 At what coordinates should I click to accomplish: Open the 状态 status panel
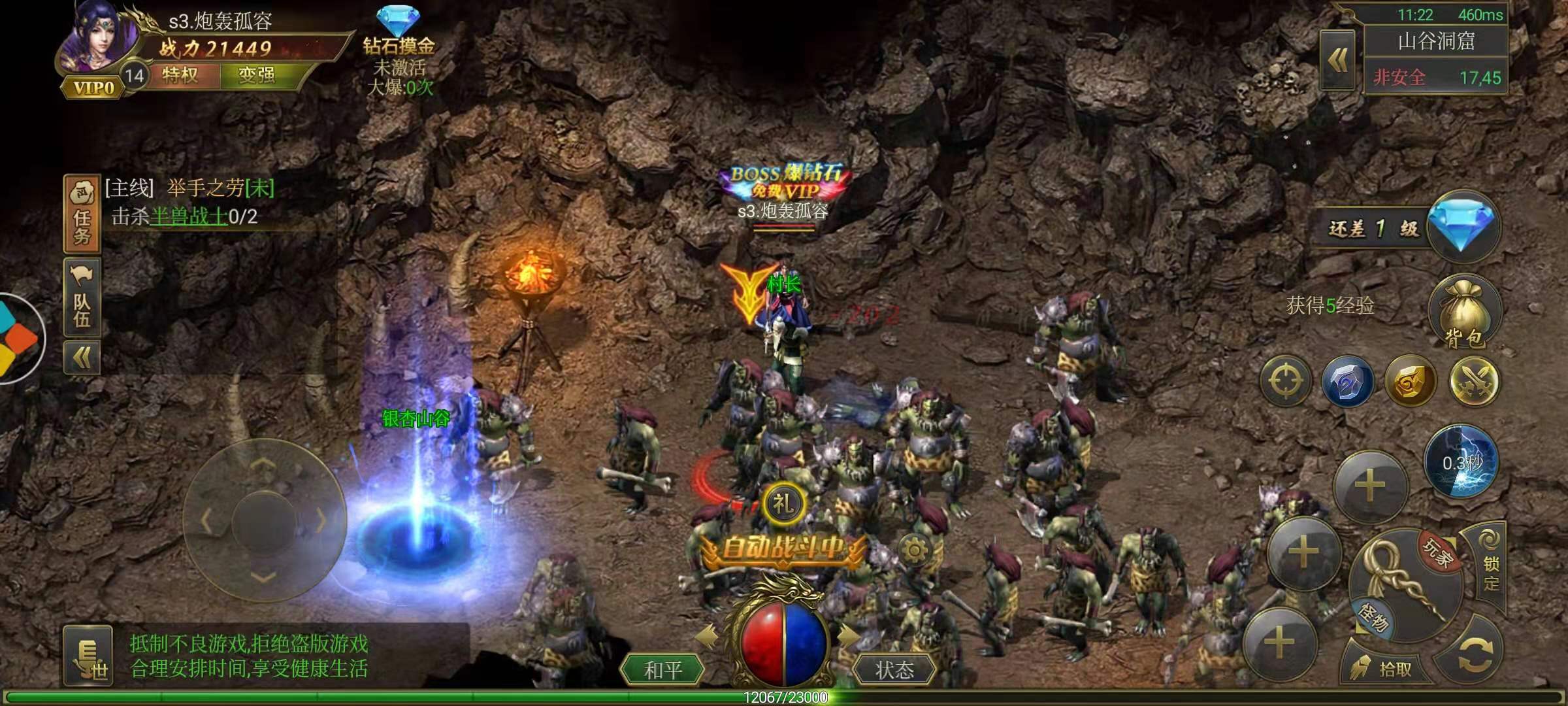[x=894, y=669]
